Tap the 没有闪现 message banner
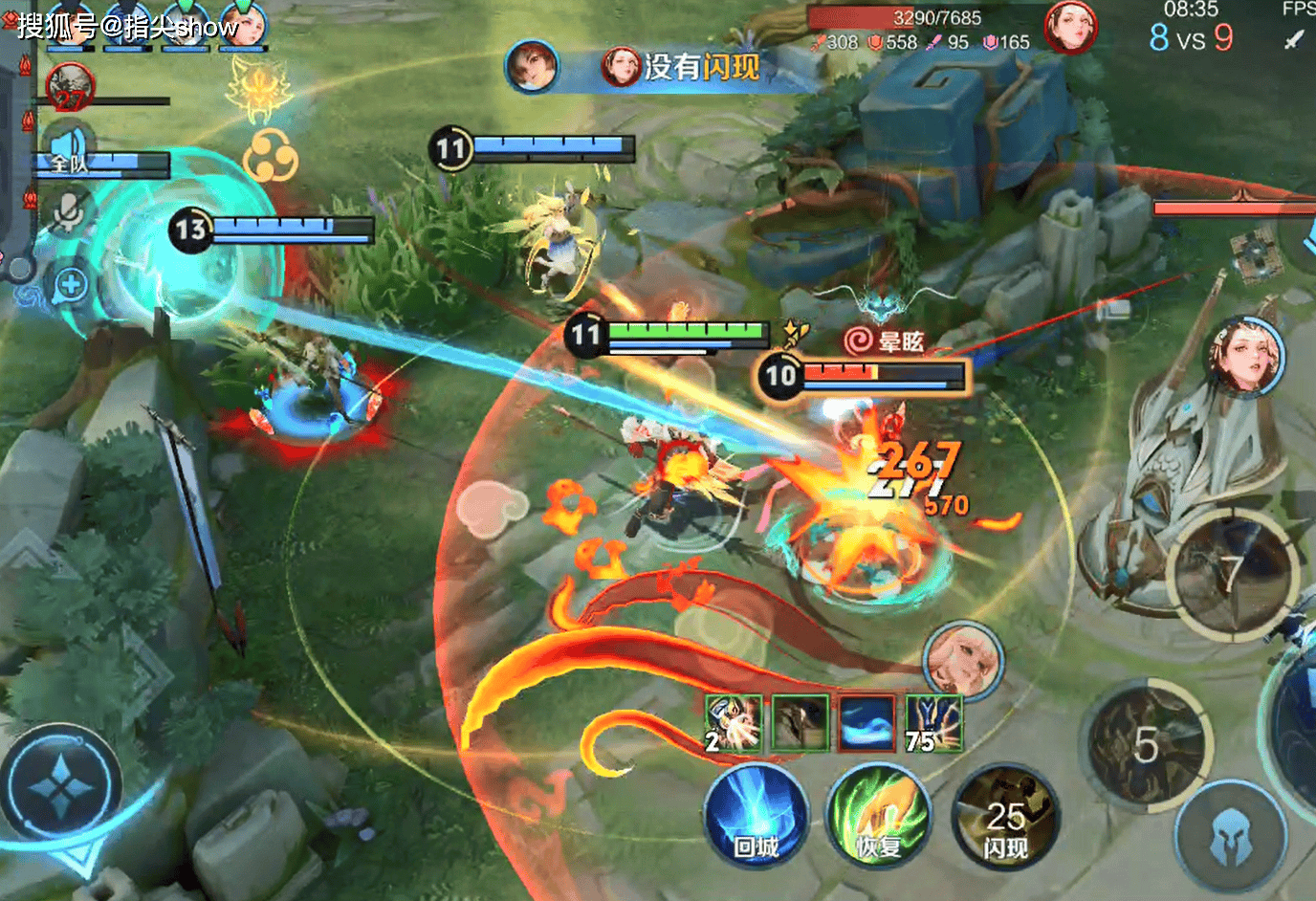Screen dimensions: 1316x901 pos(681,67)
